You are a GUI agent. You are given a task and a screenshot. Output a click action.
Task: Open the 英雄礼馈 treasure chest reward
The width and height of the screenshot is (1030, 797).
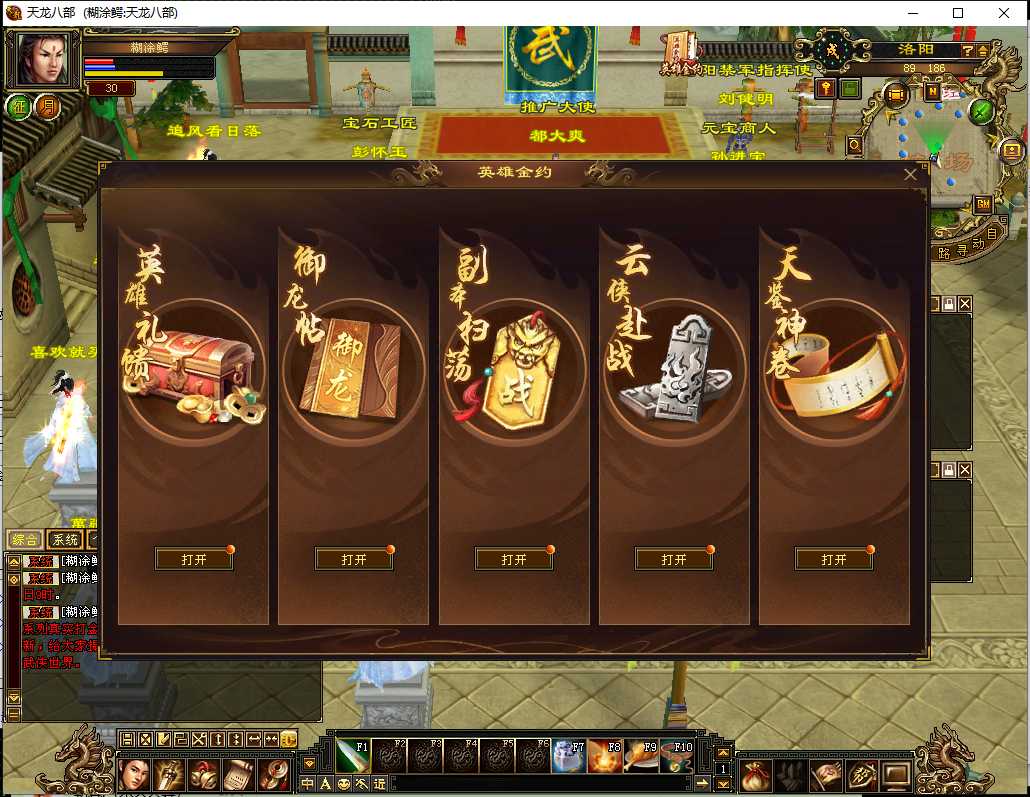coord(194,559)
